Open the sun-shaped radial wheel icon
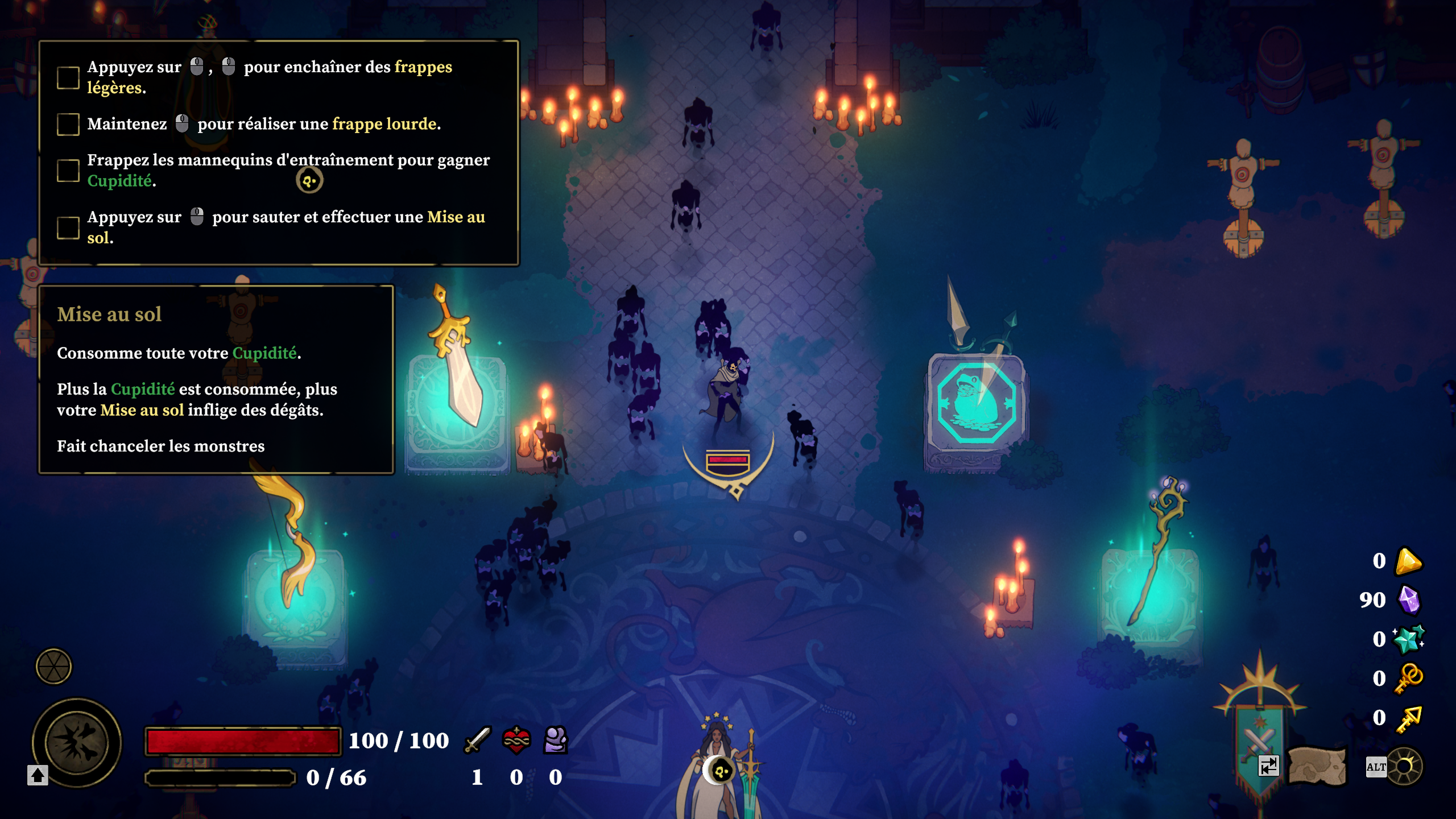The width and height of the screenshot is (1456, 819). [1404, 767]
